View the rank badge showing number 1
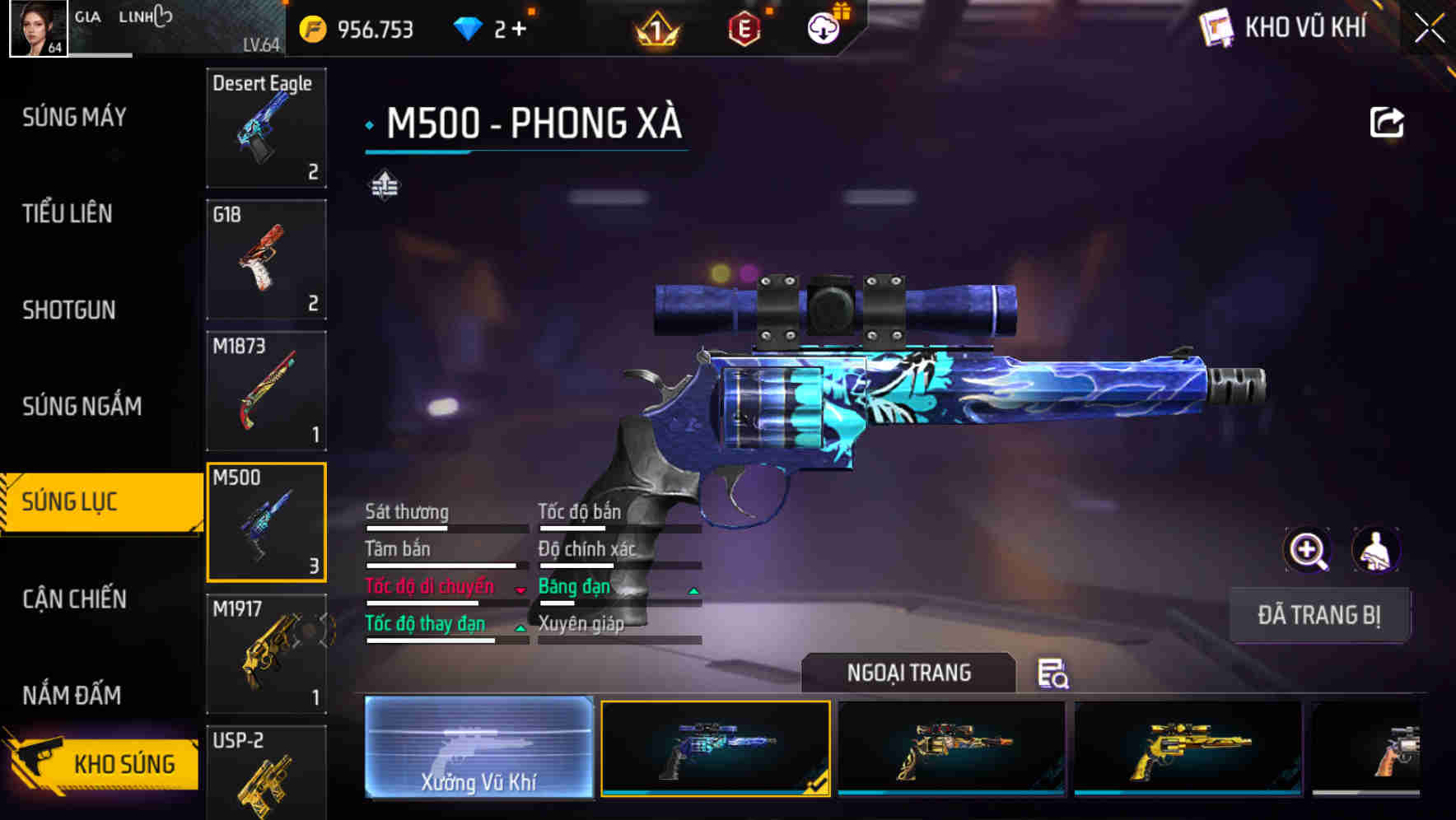Image resolution: width=1456 pixels, height=820 pixels. tap(655, 27)
